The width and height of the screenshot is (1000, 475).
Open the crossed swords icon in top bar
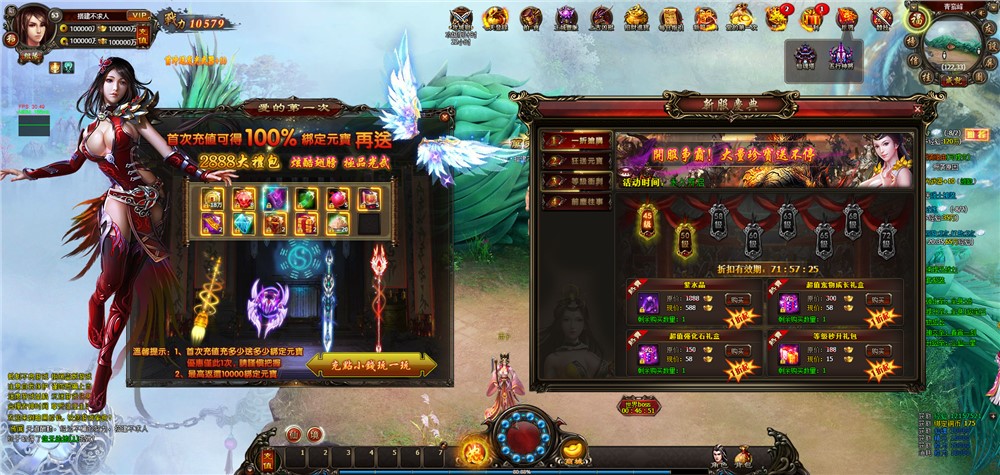461,18
